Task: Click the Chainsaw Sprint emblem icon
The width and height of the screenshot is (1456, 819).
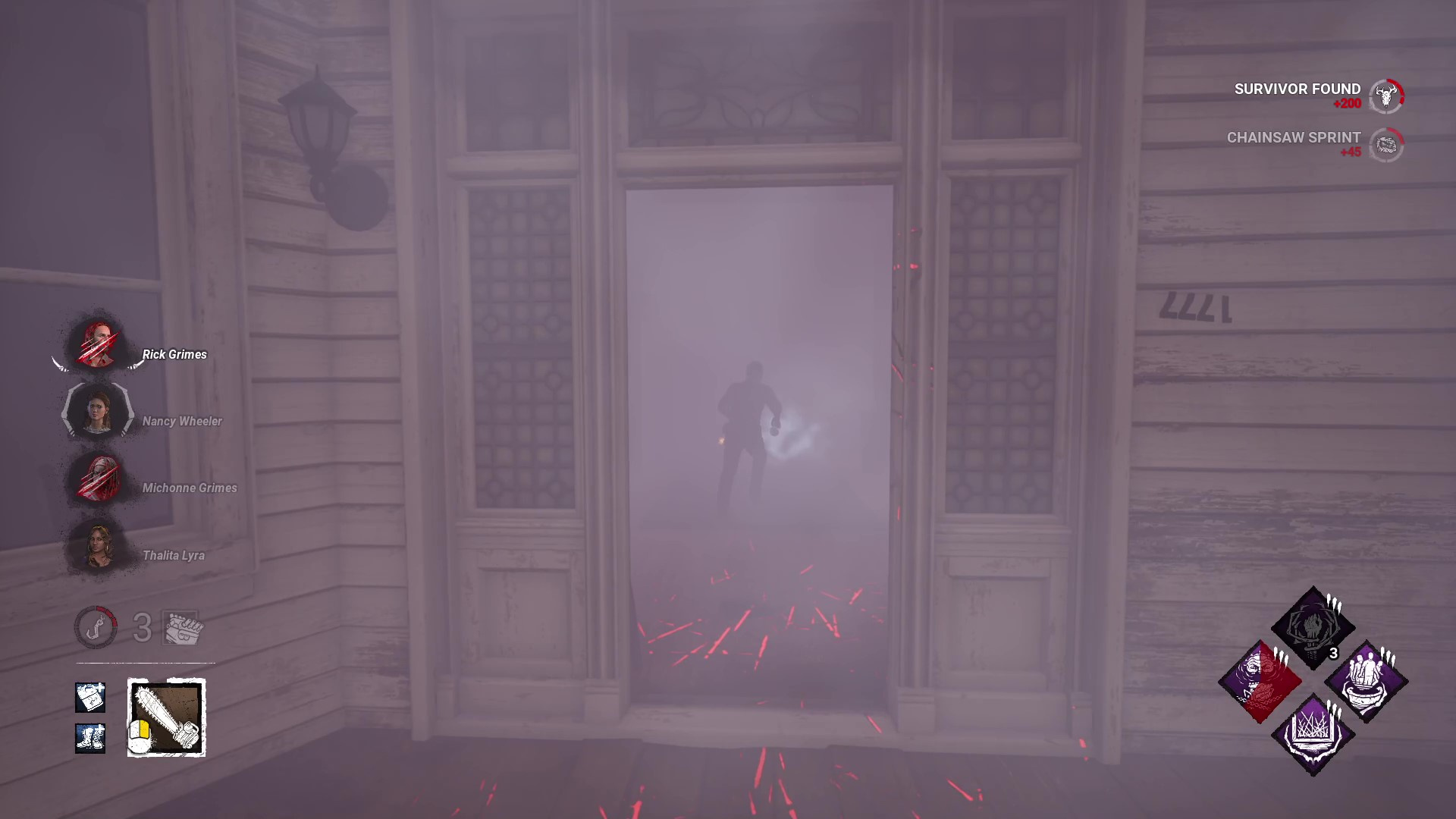Action: pos(1386,146)
